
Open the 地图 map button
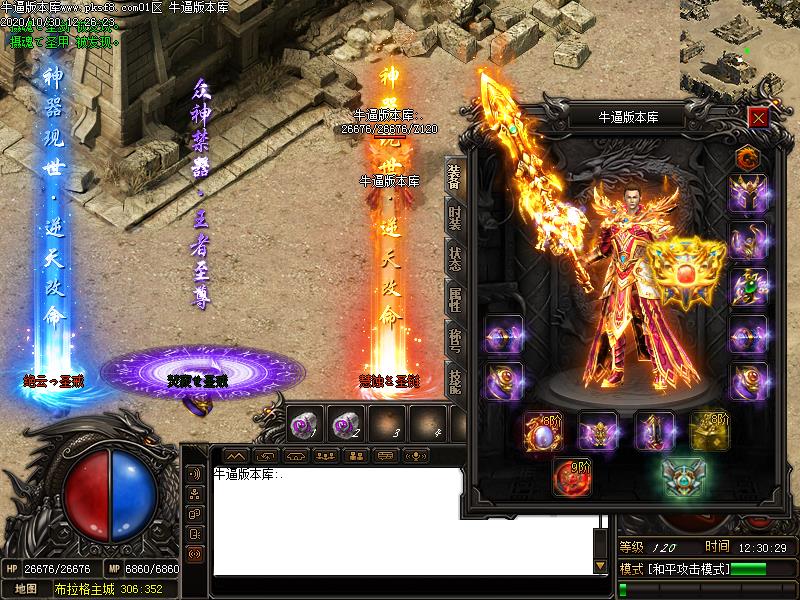tap(25, 589)
